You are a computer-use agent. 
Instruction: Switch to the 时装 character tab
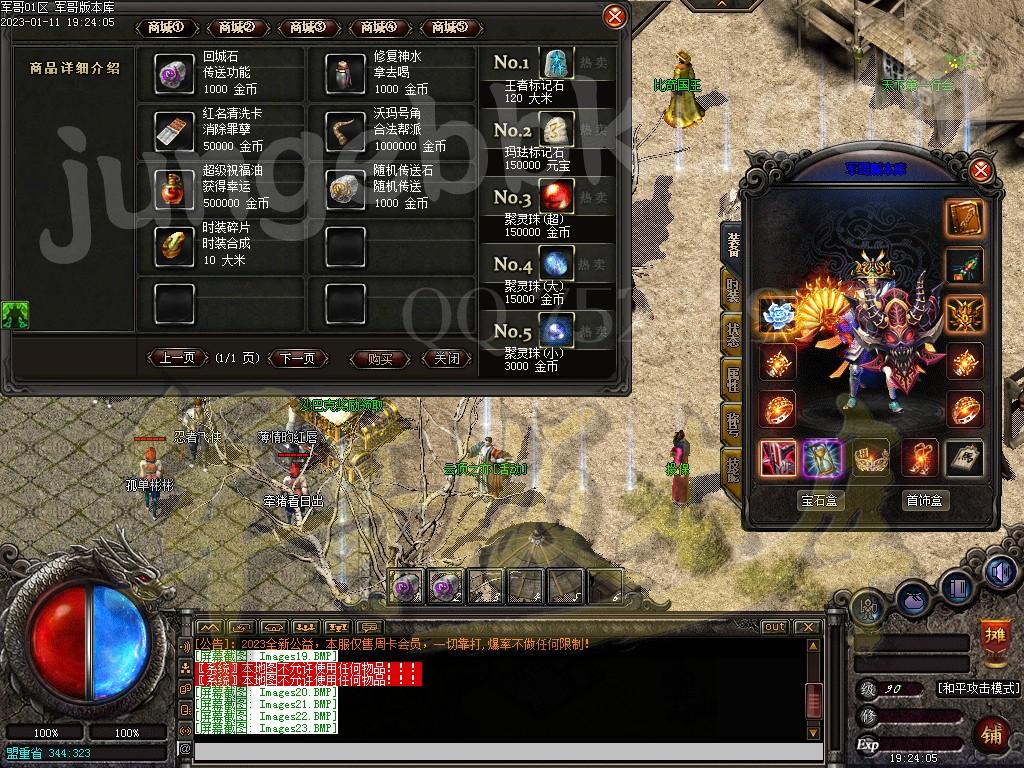[732, 292]
